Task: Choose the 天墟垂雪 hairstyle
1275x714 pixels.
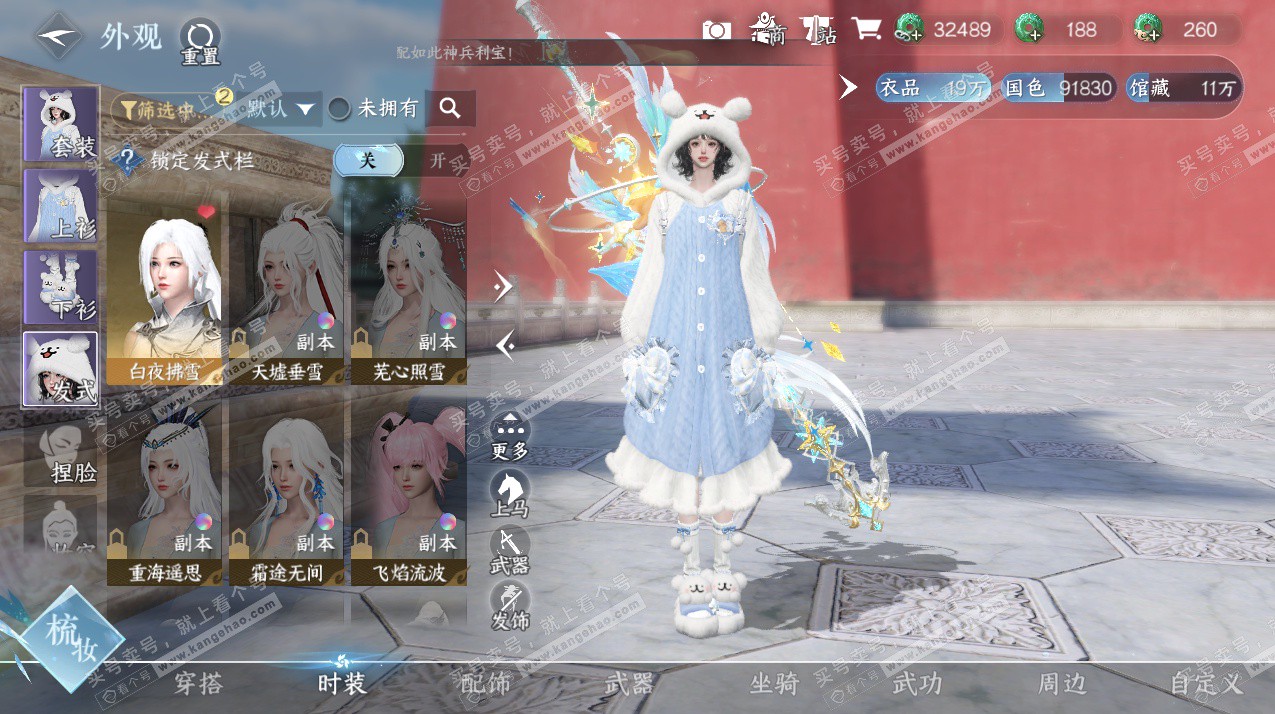Action: [286, 290]
